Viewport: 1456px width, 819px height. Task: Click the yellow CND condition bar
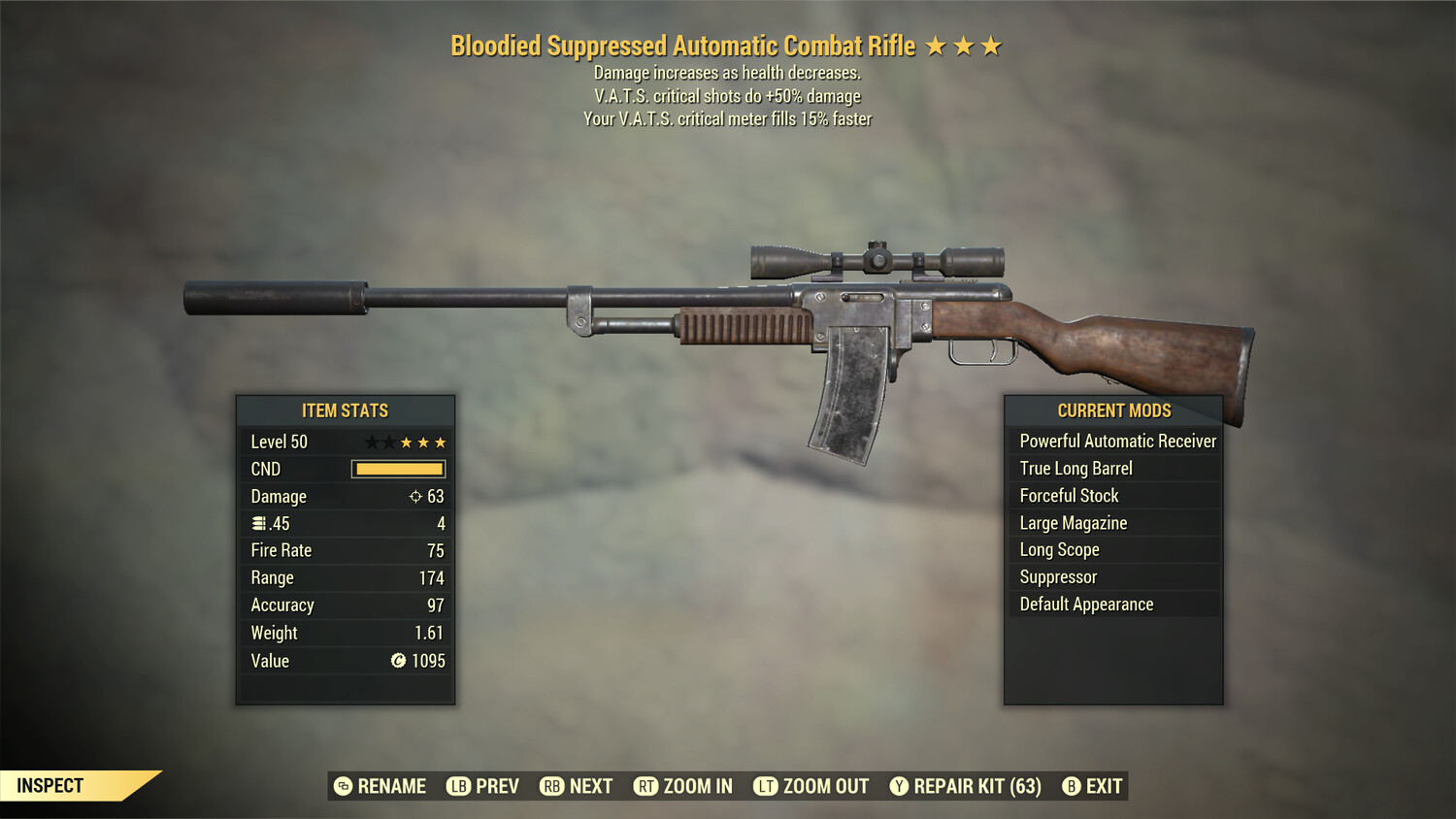point(398,469)
